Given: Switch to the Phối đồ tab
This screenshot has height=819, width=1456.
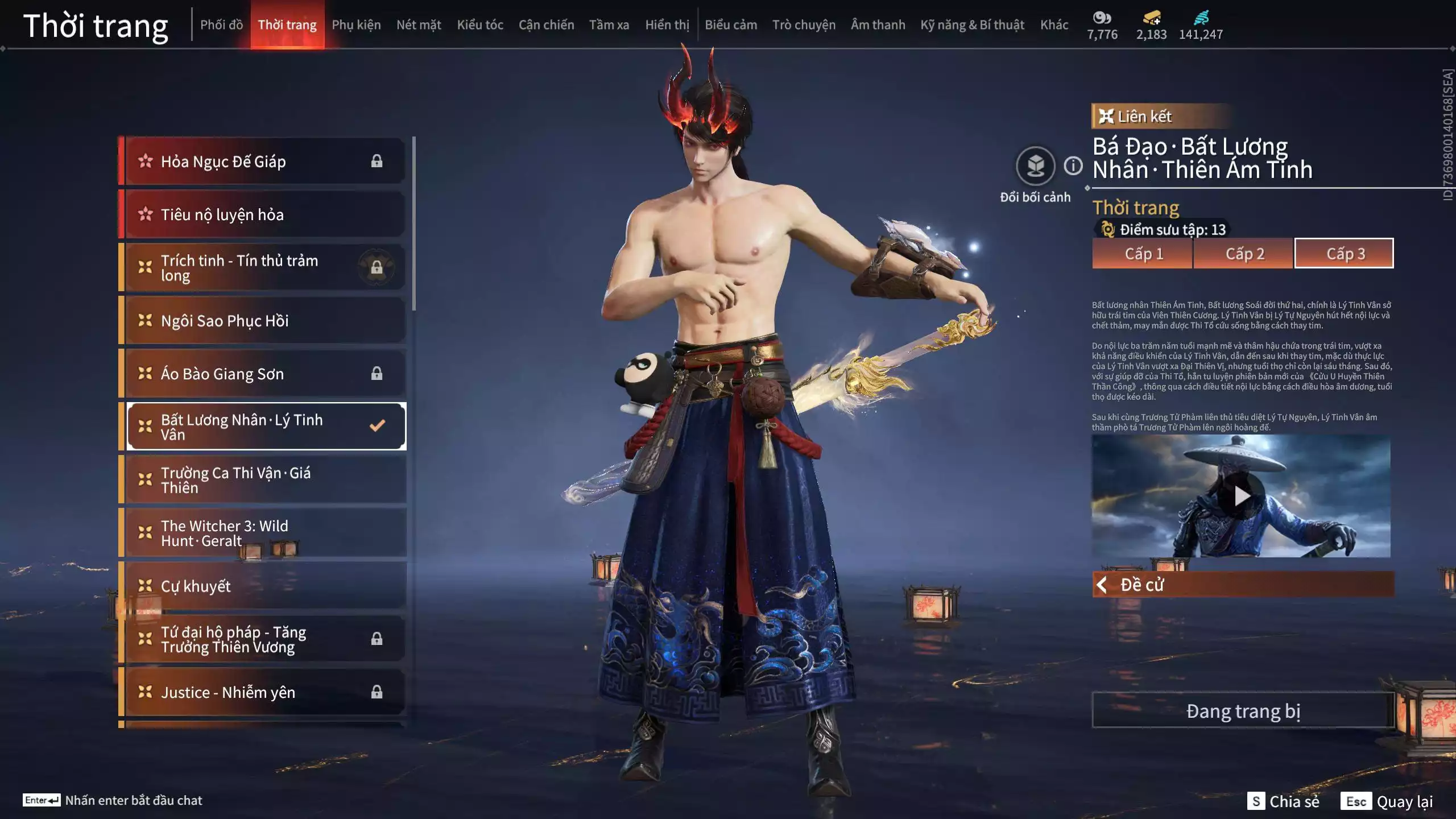Looking at the screenshot, I should coord(221,25).
